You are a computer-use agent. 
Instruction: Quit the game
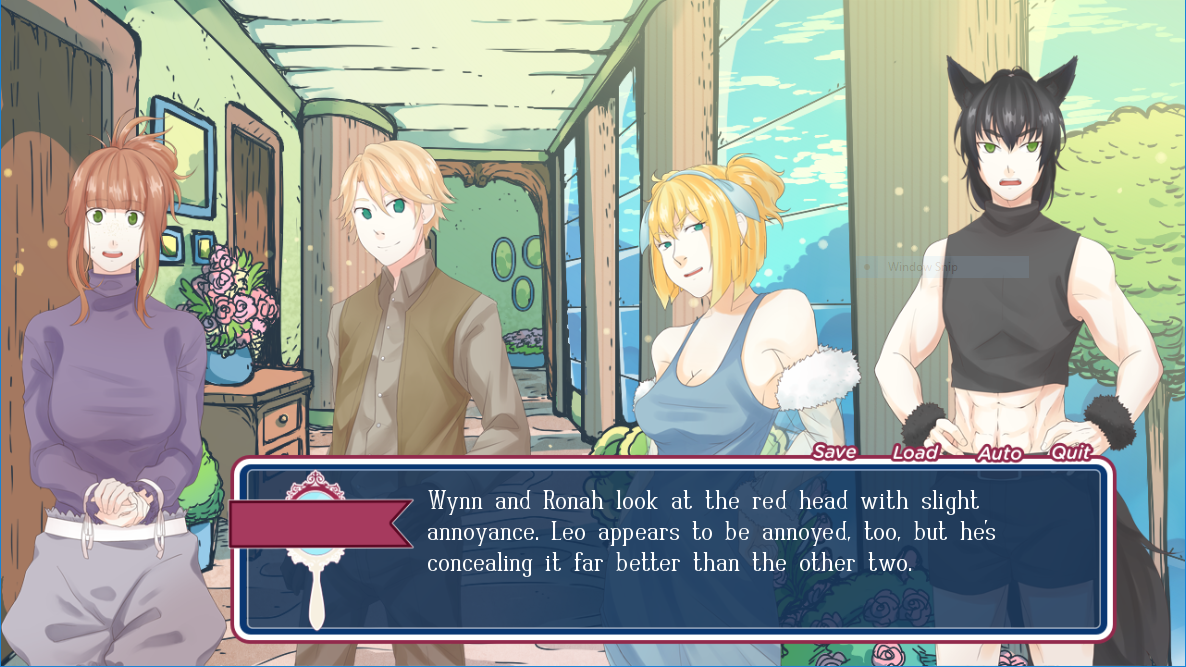pyautogui.click(x=1070, y=453)
